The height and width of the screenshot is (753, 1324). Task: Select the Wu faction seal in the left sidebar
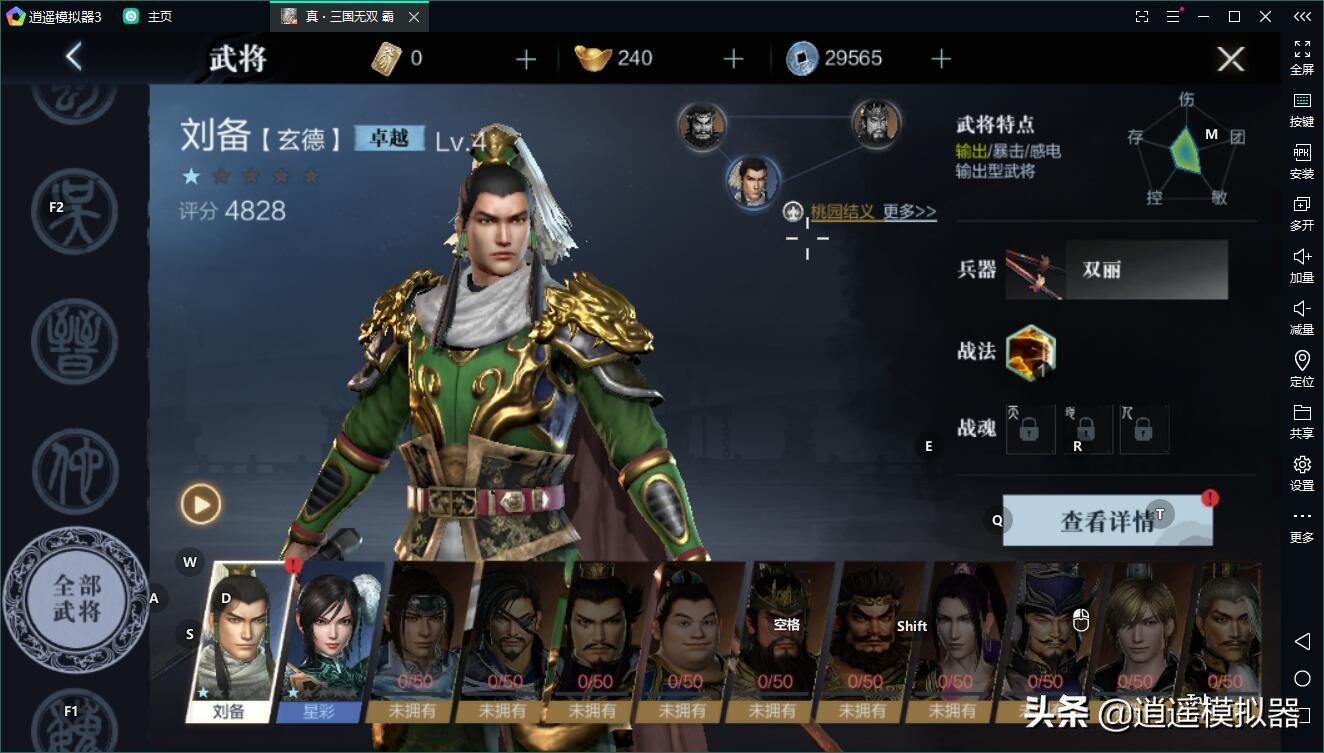75,210
